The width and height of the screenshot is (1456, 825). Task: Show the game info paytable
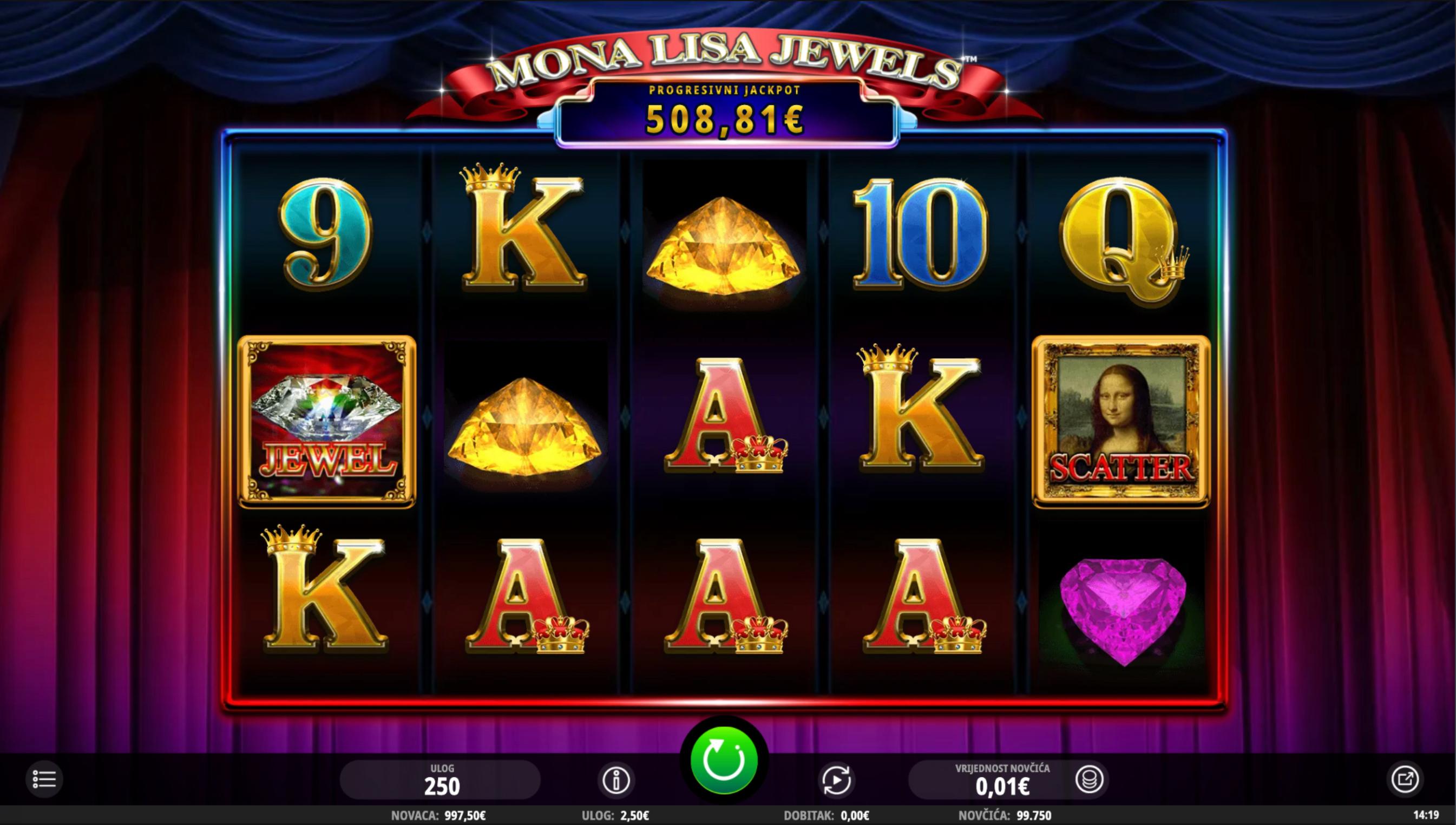616,781
